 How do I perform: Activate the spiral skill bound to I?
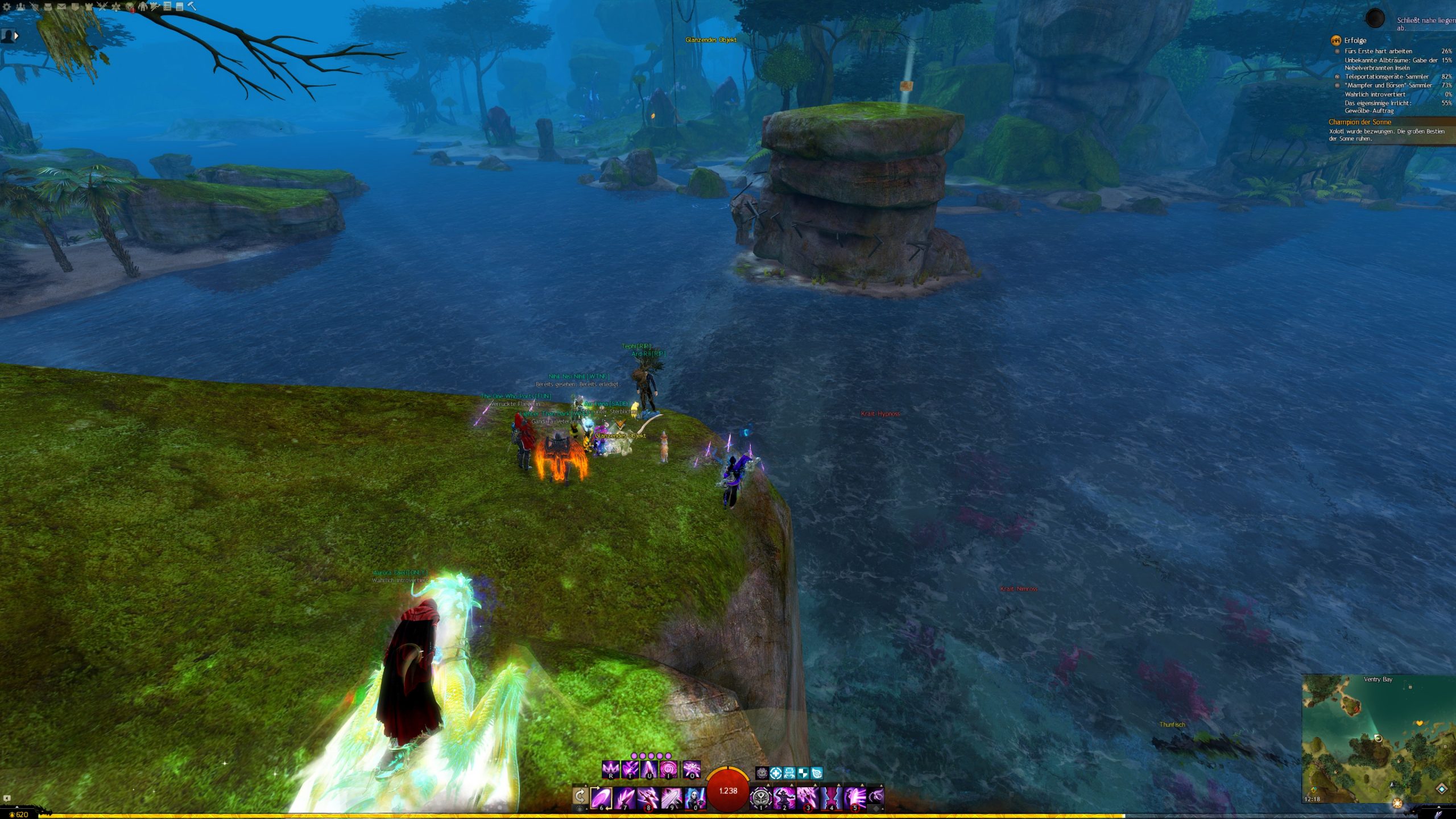[668, 770]
